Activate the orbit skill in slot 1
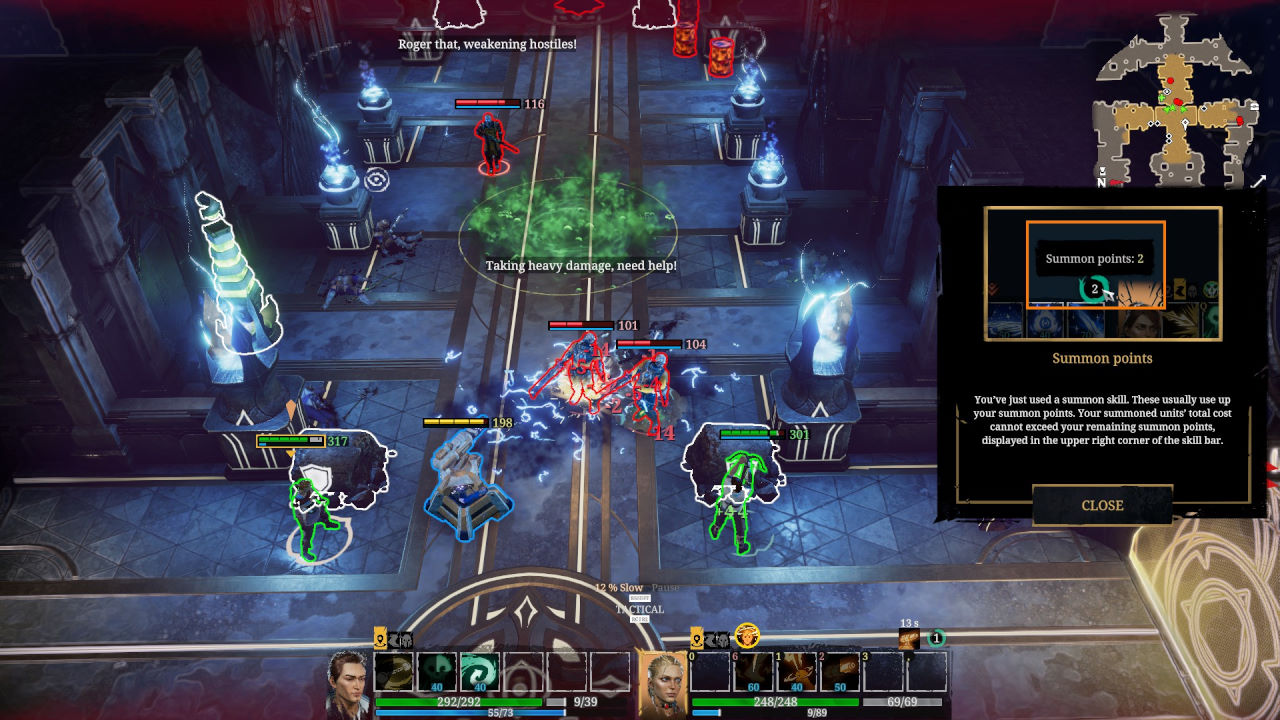This screenshot has width=1280, height=720. click(x=797, y=672)
